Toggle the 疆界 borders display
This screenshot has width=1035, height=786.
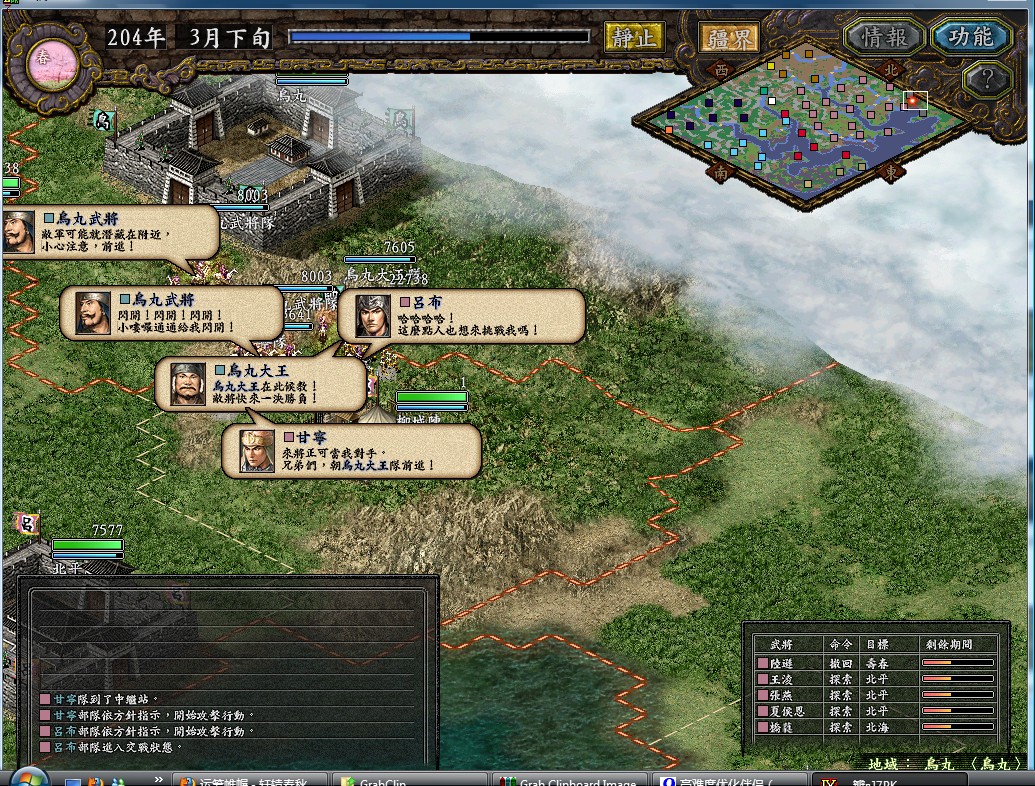729,38
